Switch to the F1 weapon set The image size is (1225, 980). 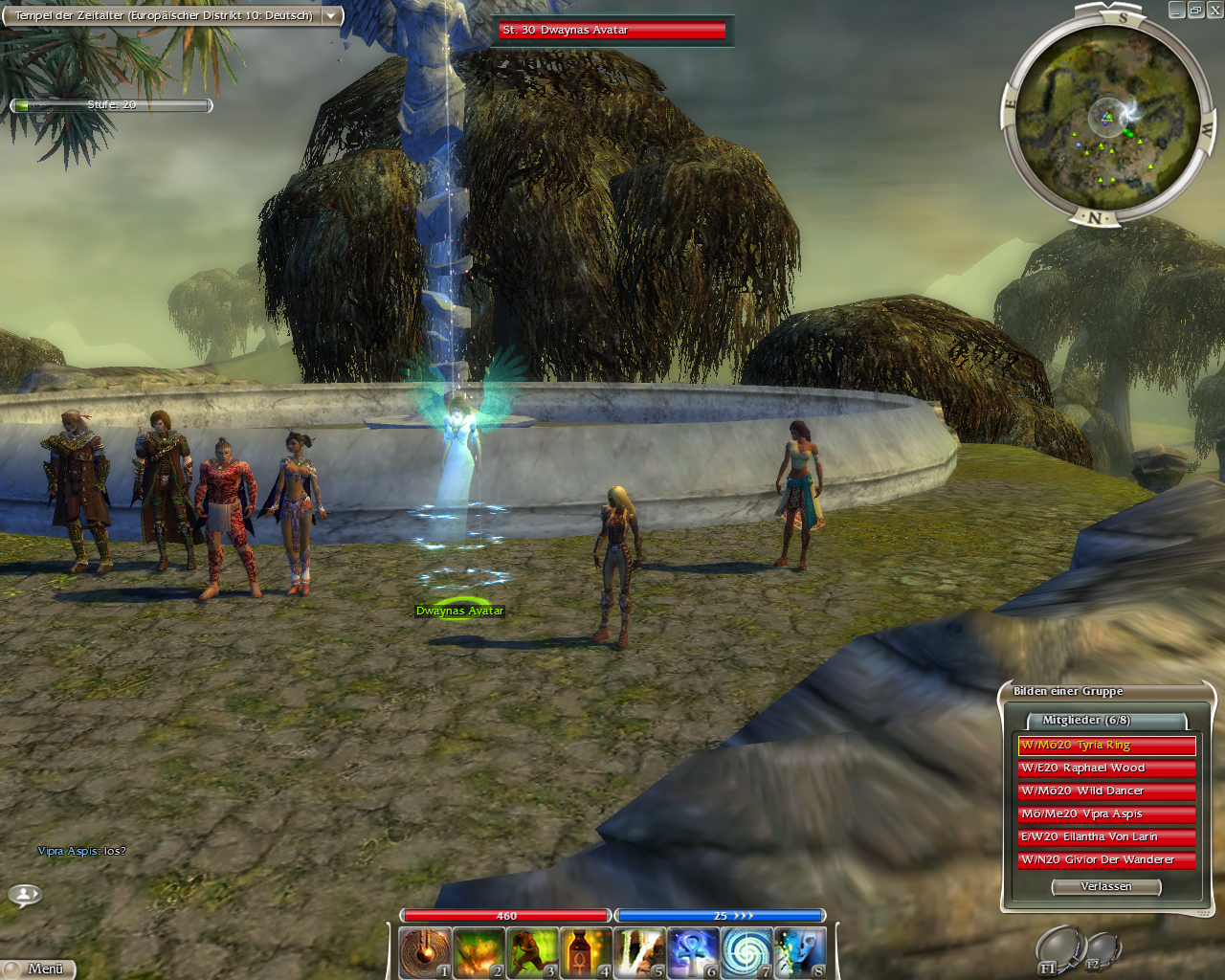coord(1058,951)
